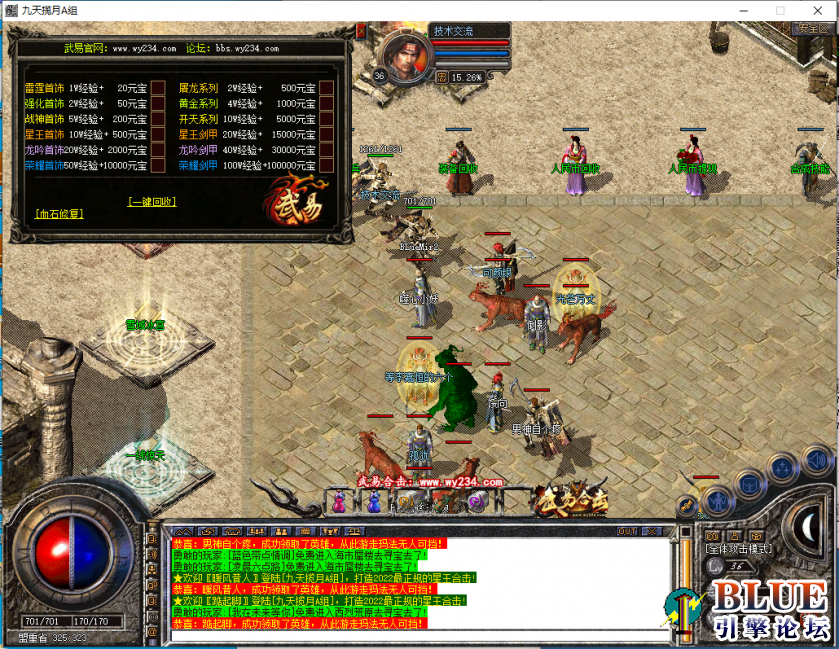This screenshot has height=649, width=839.
Task: Open the 血石修复 bloodstone repair link
Action: coord(59,213)
